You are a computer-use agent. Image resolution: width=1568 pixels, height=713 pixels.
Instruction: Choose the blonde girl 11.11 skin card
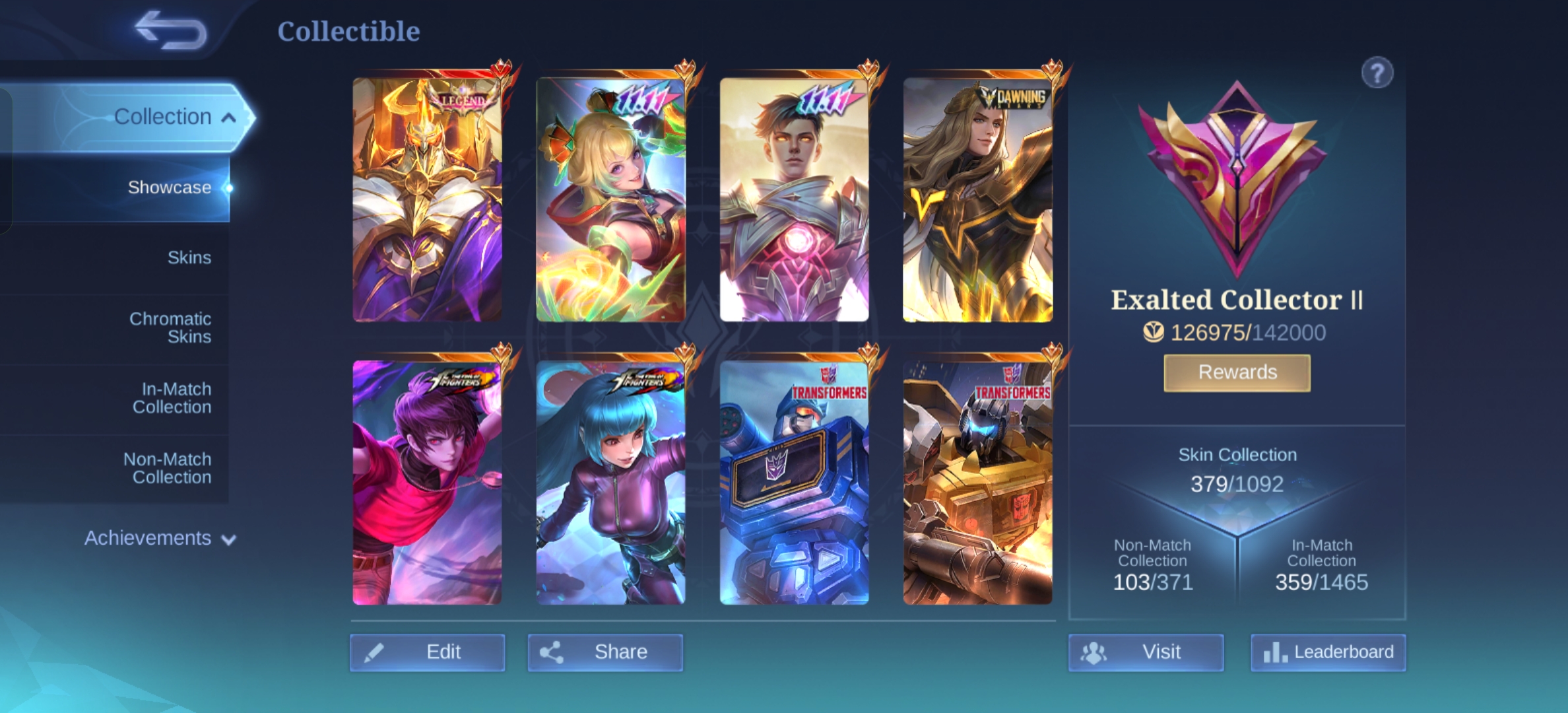click(610, 199)
